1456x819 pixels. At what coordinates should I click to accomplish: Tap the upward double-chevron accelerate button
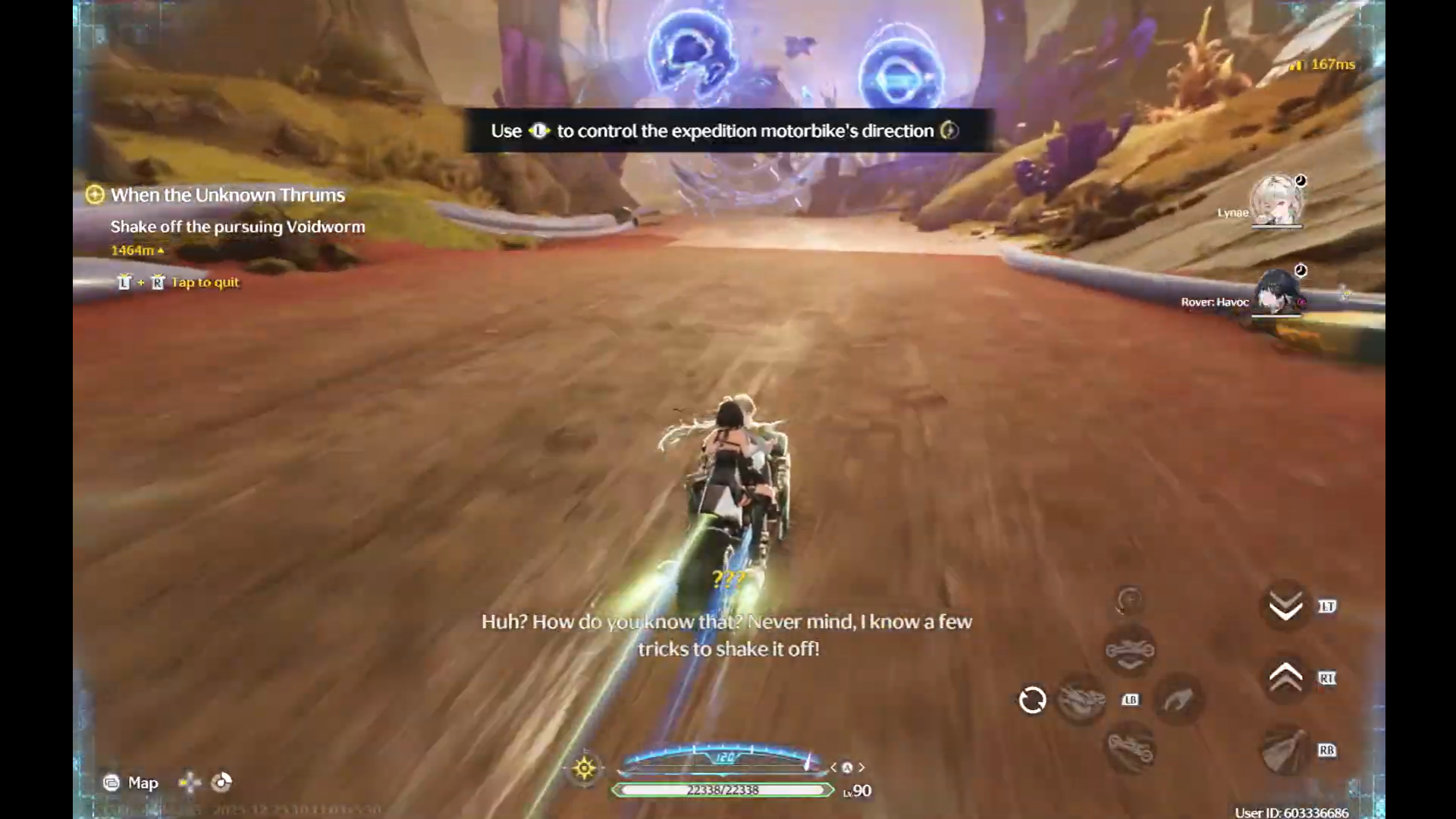pos(1285,677)
